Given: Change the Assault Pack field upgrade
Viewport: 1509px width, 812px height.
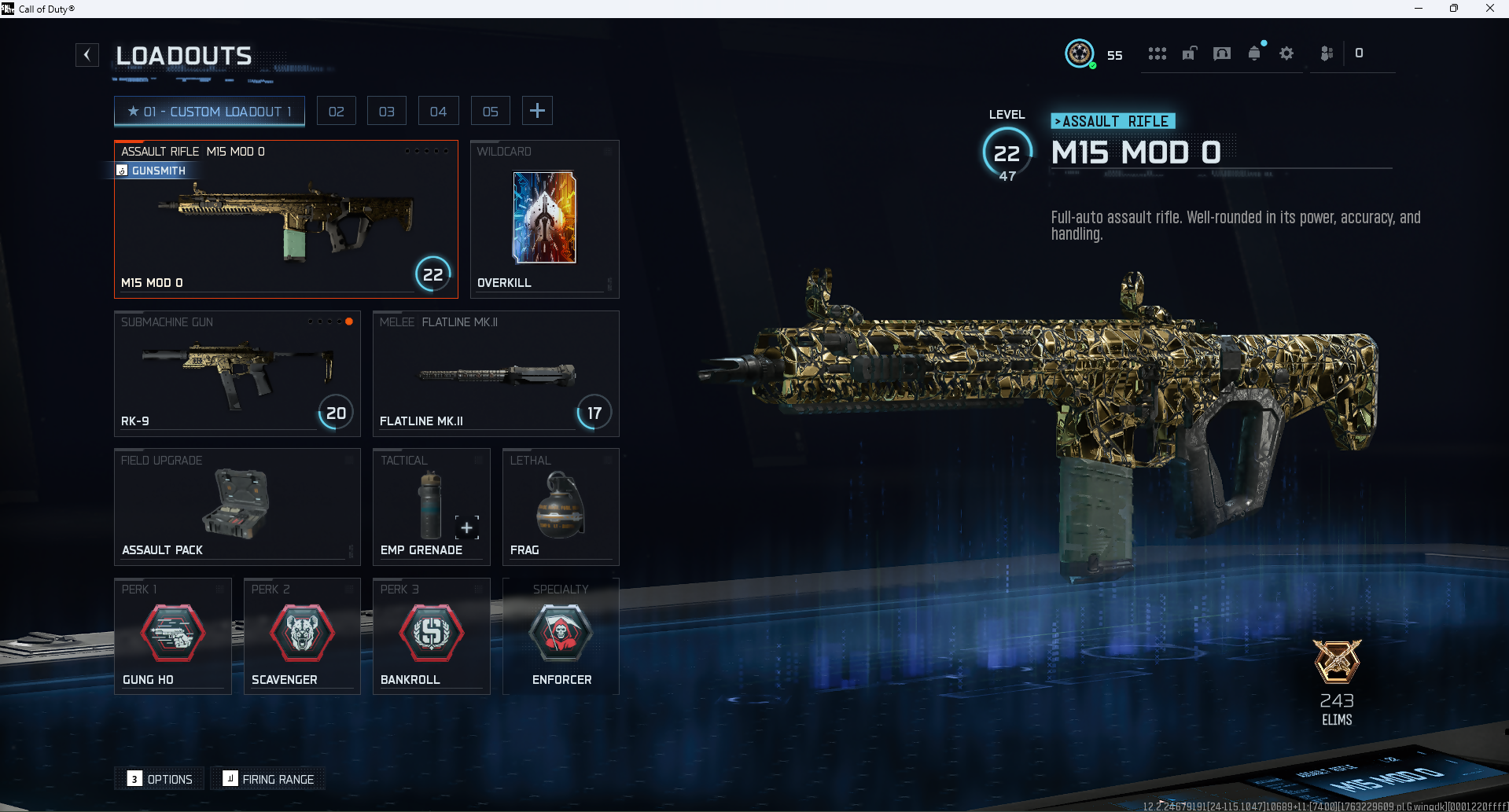Looking at the screenshot, I should click(237, 507).
